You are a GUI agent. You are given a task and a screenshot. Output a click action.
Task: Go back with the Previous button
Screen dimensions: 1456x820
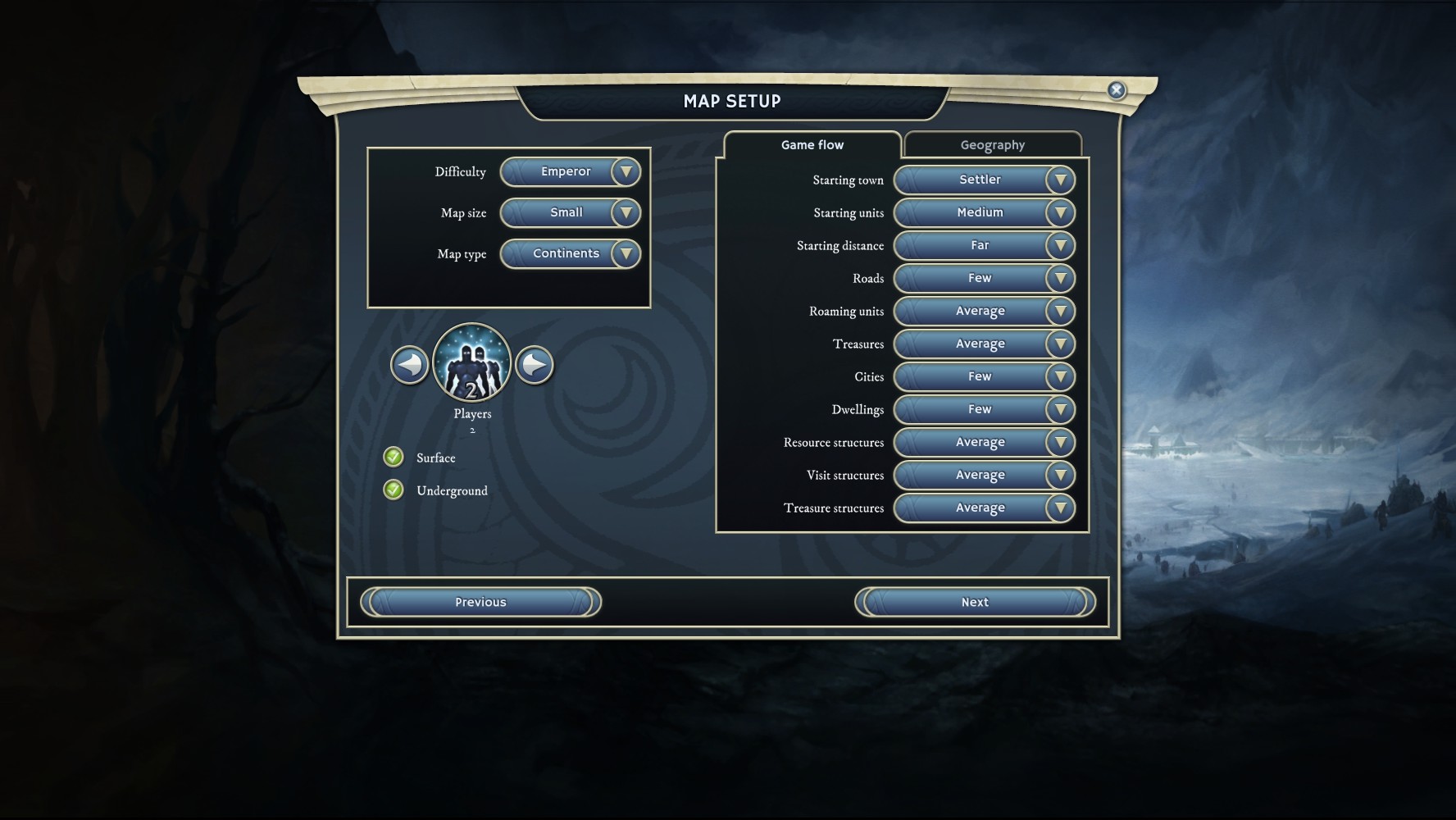pos(480,602)
